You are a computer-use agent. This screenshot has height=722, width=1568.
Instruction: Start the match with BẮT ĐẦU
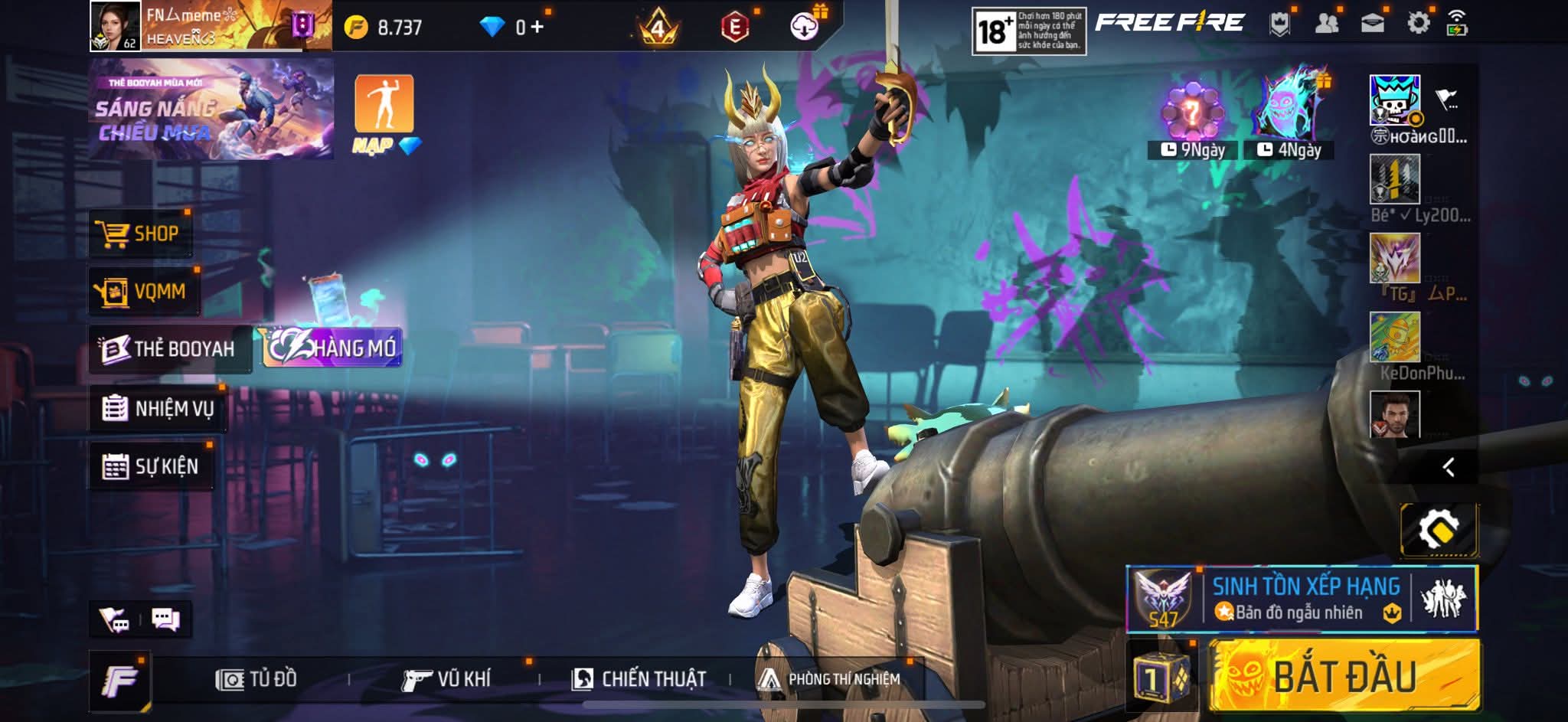pos(1344,676)
